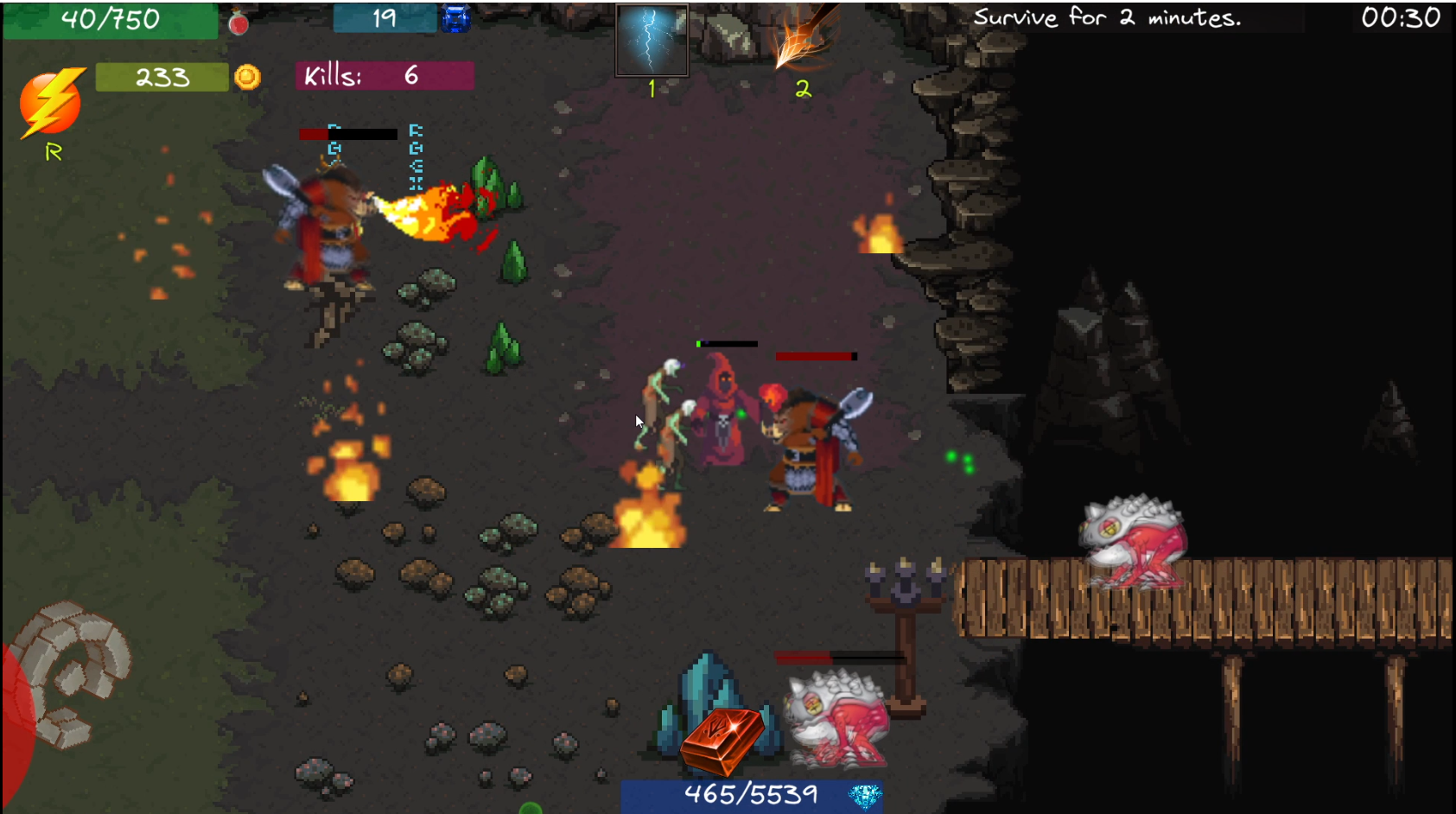Select the red metal ingot pickup

(722, 739)
